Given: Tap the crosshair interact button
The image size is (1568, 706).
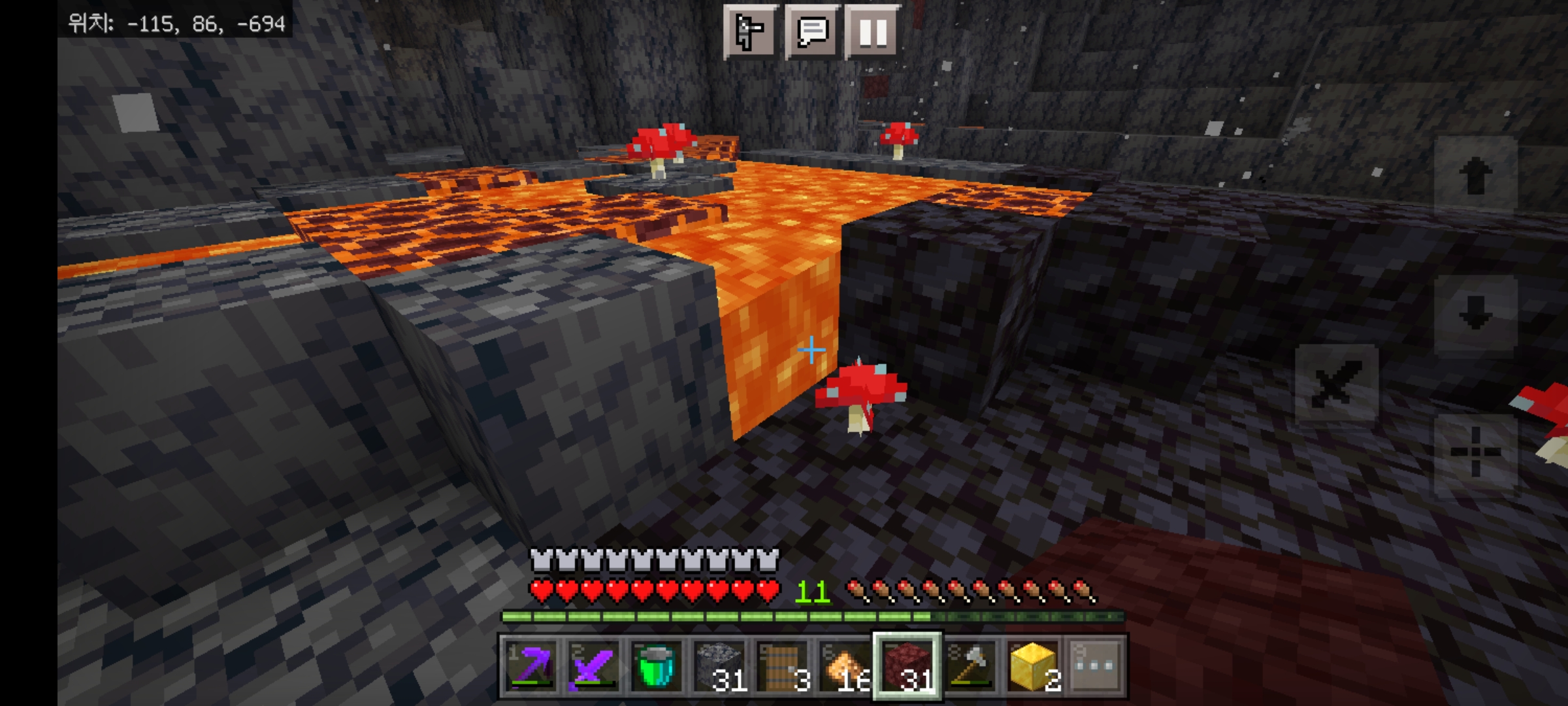Looking at the screenshot, I should tap(1475, 452).
